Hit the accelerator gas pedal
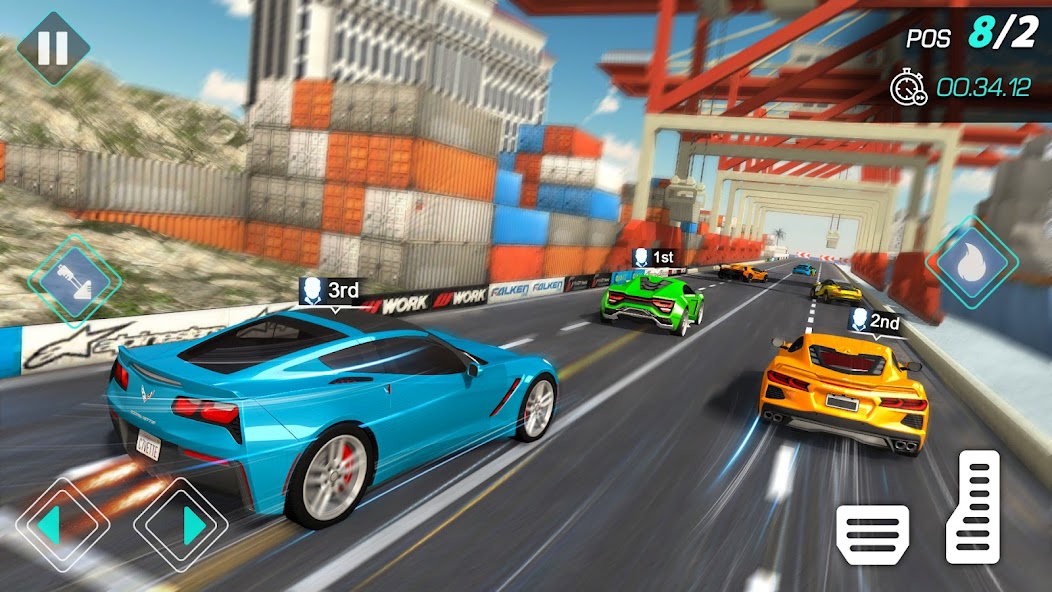This screenshot has width=1052, height=592. [972, 507]
